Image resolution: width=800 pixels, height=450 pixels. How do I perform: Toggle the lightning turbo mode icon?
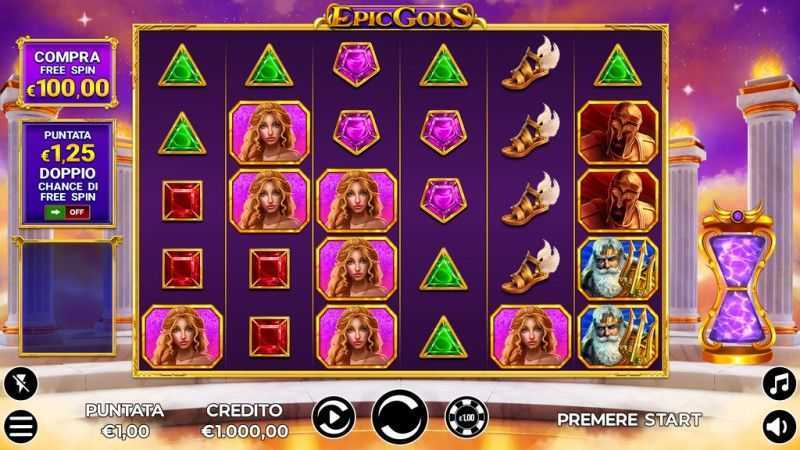coord(20,381)
